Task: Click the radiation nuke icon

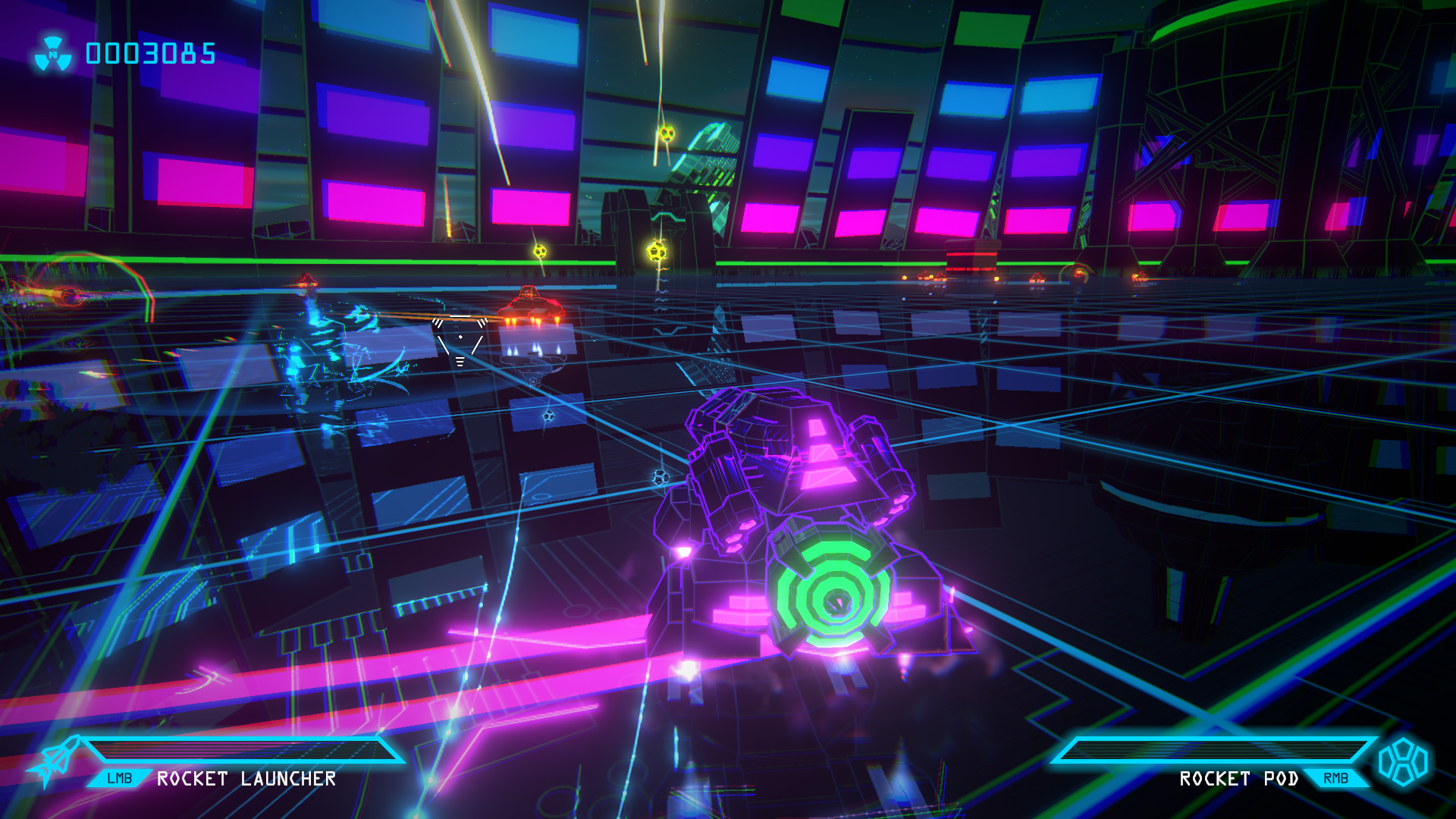Action: point(53,55)
